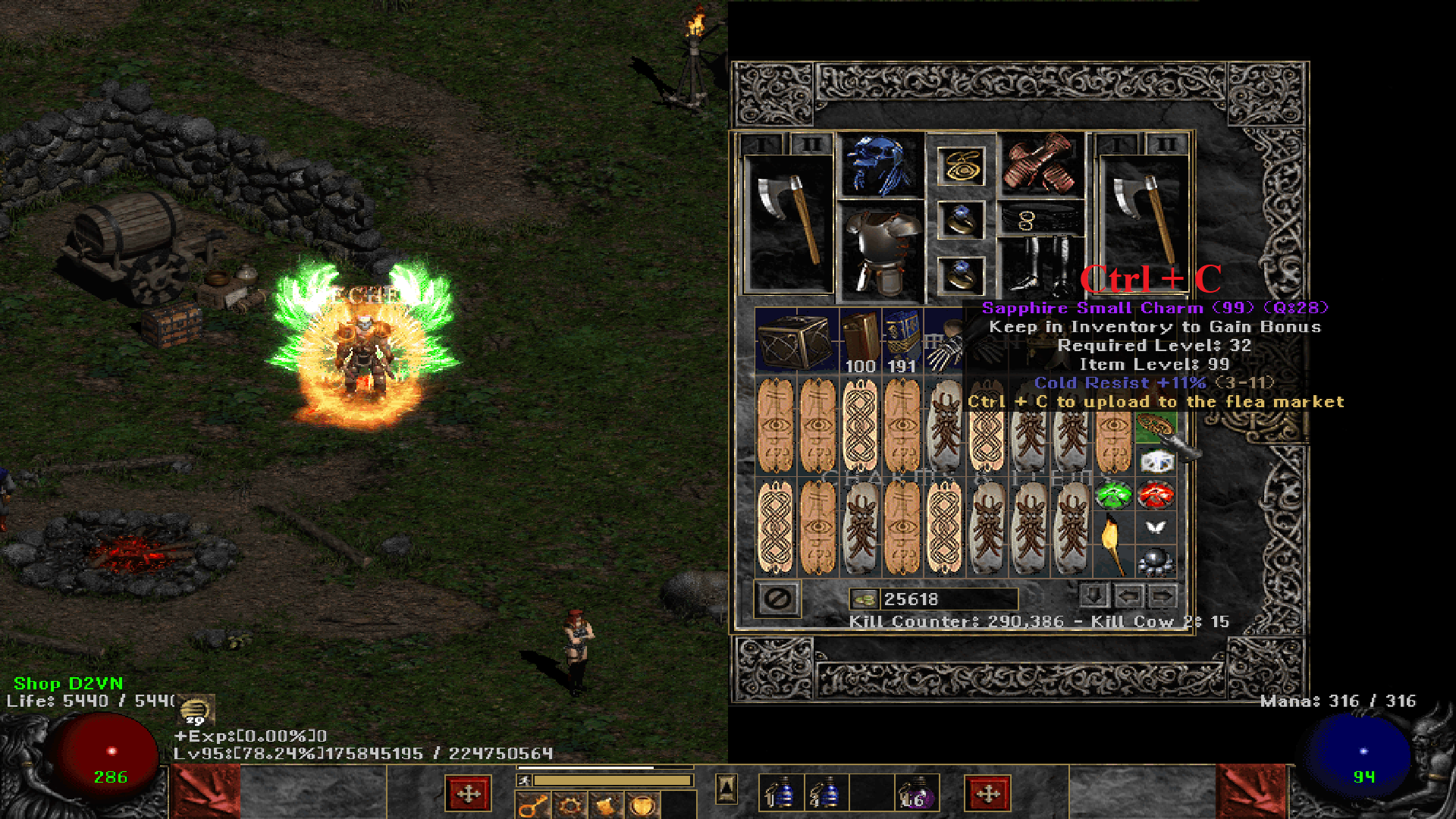The height and width of the screenshot is (819, 1456).
Task: Select the brown tome with 100 charges
Action: tap(860, 343)
